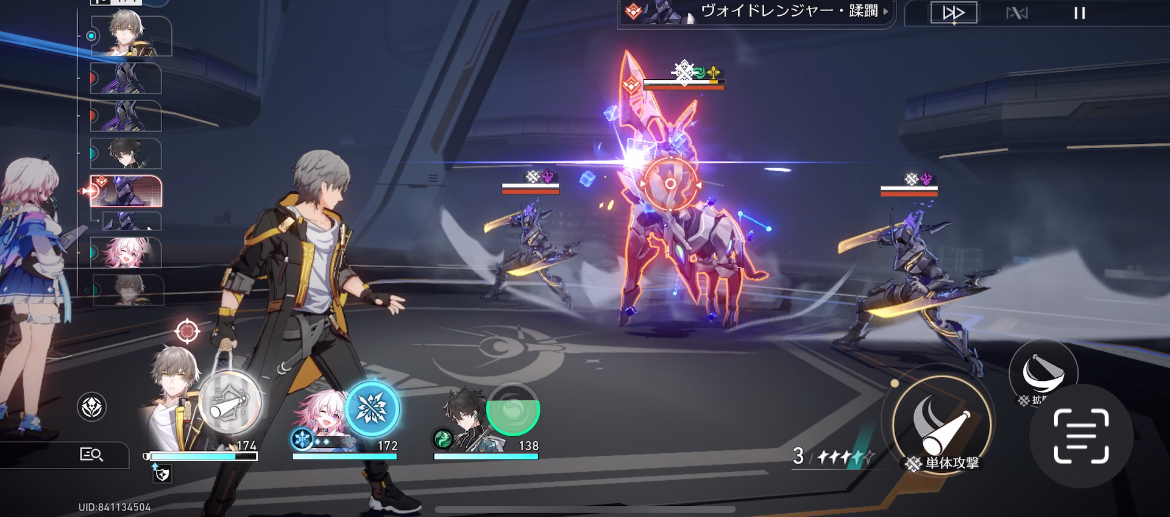Activate Trailblazer's bat ultimate icon

[x=230, y=403]
